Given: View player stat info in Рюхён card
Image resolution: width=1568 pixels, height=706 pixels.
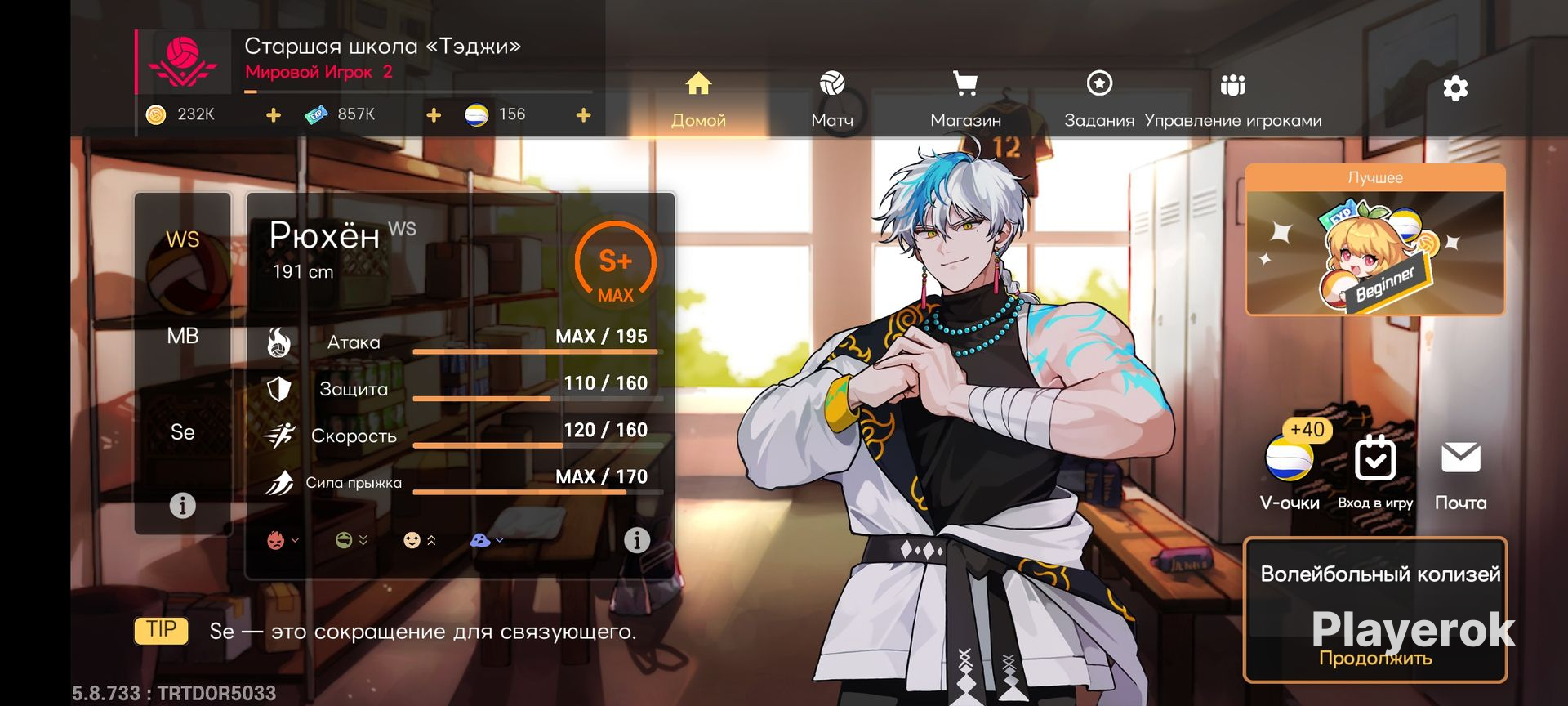Looking at the screenshot, I should click(637, 540).
